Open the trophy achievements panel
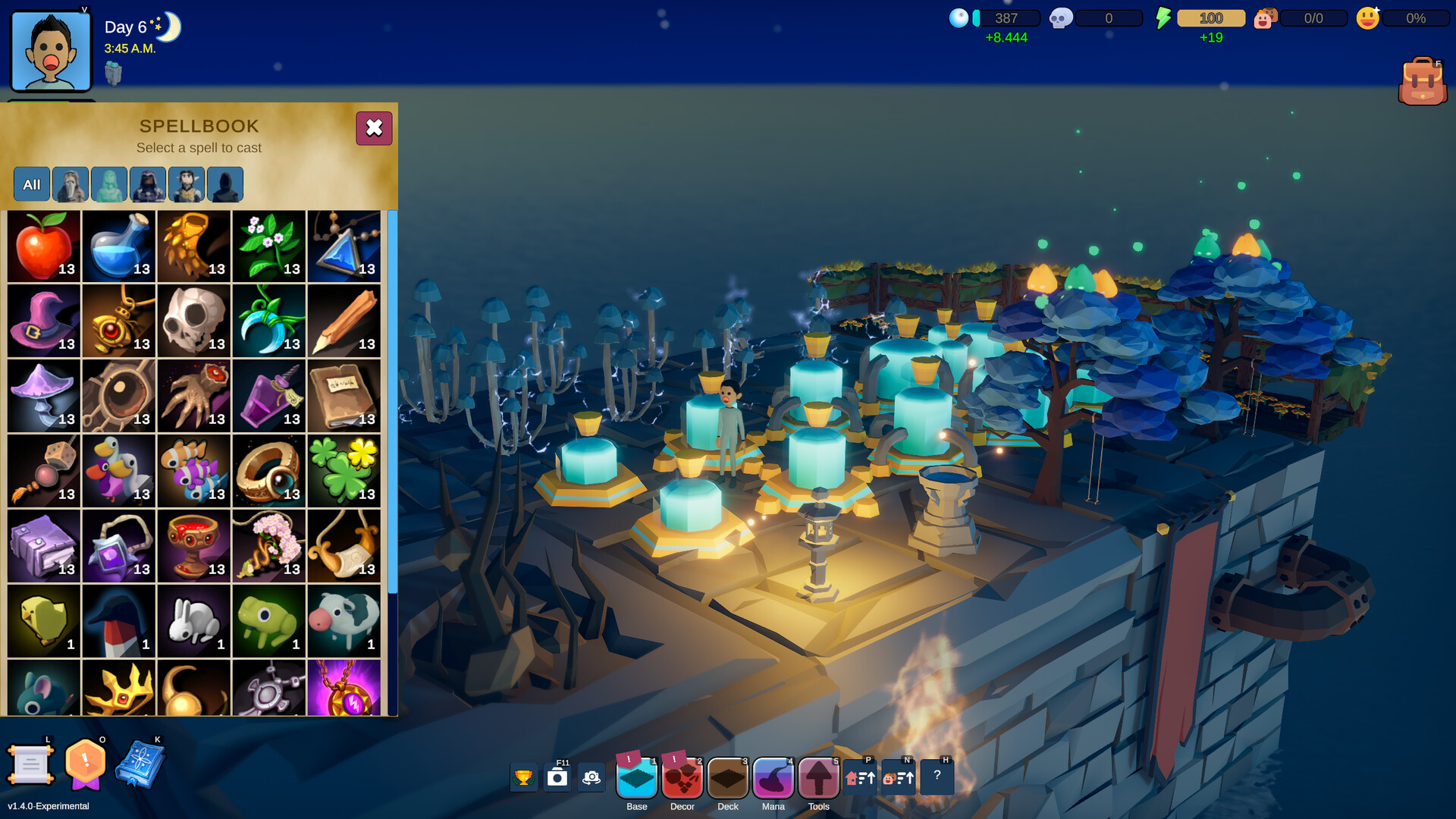 tap(524, 777)
